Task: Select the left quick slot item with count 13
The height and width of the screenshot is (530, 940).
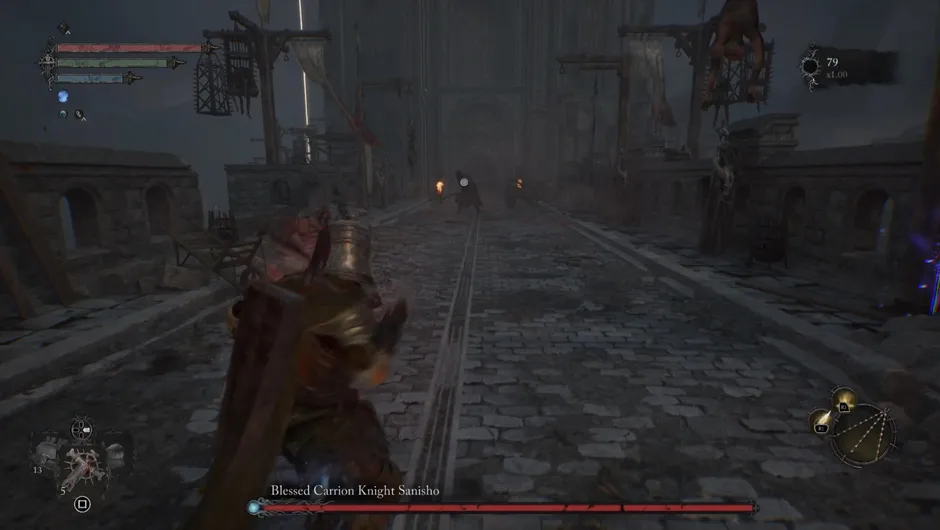Action: [46, 456]
